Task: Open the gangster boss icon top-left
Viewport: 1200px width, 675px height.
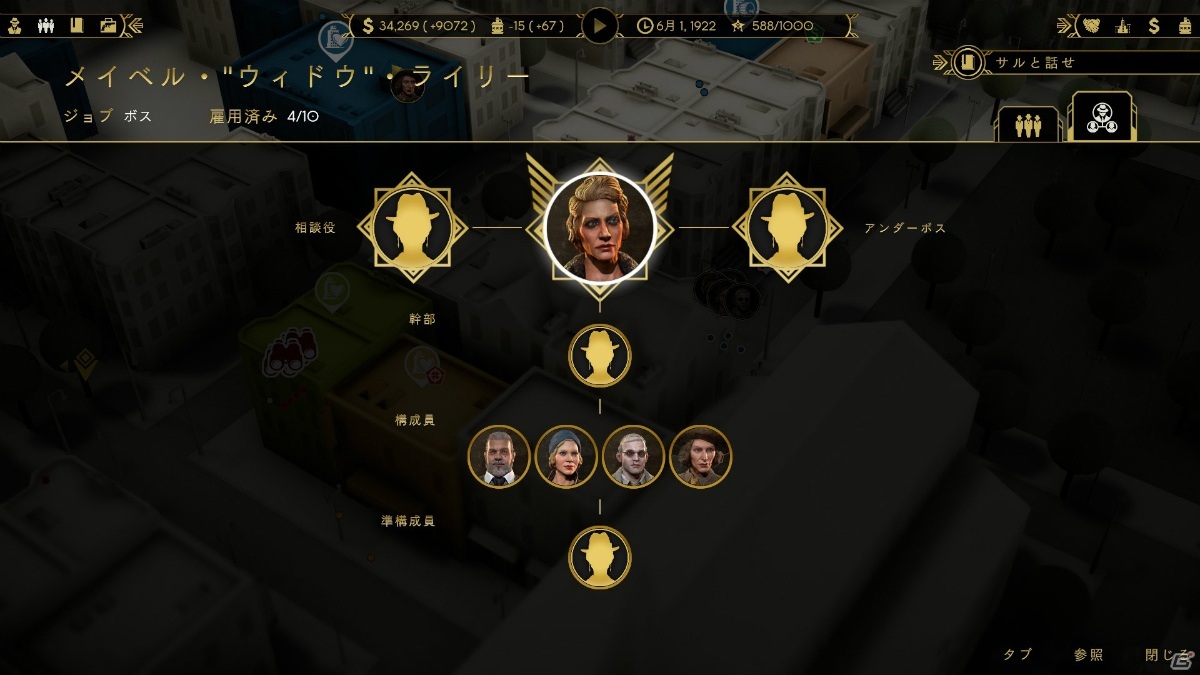Action: coord(15,25)
